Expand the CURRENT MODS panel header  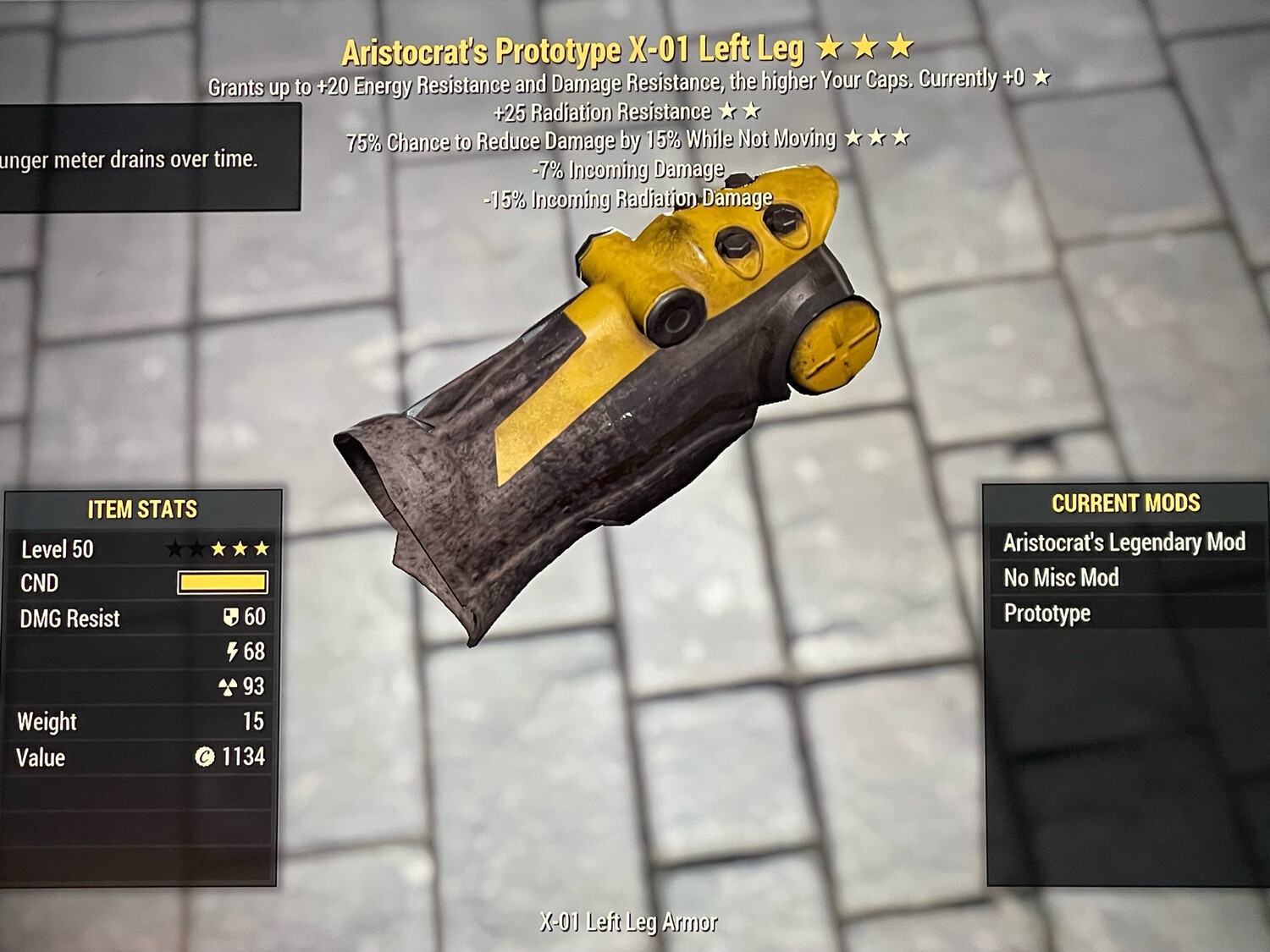1126,502
